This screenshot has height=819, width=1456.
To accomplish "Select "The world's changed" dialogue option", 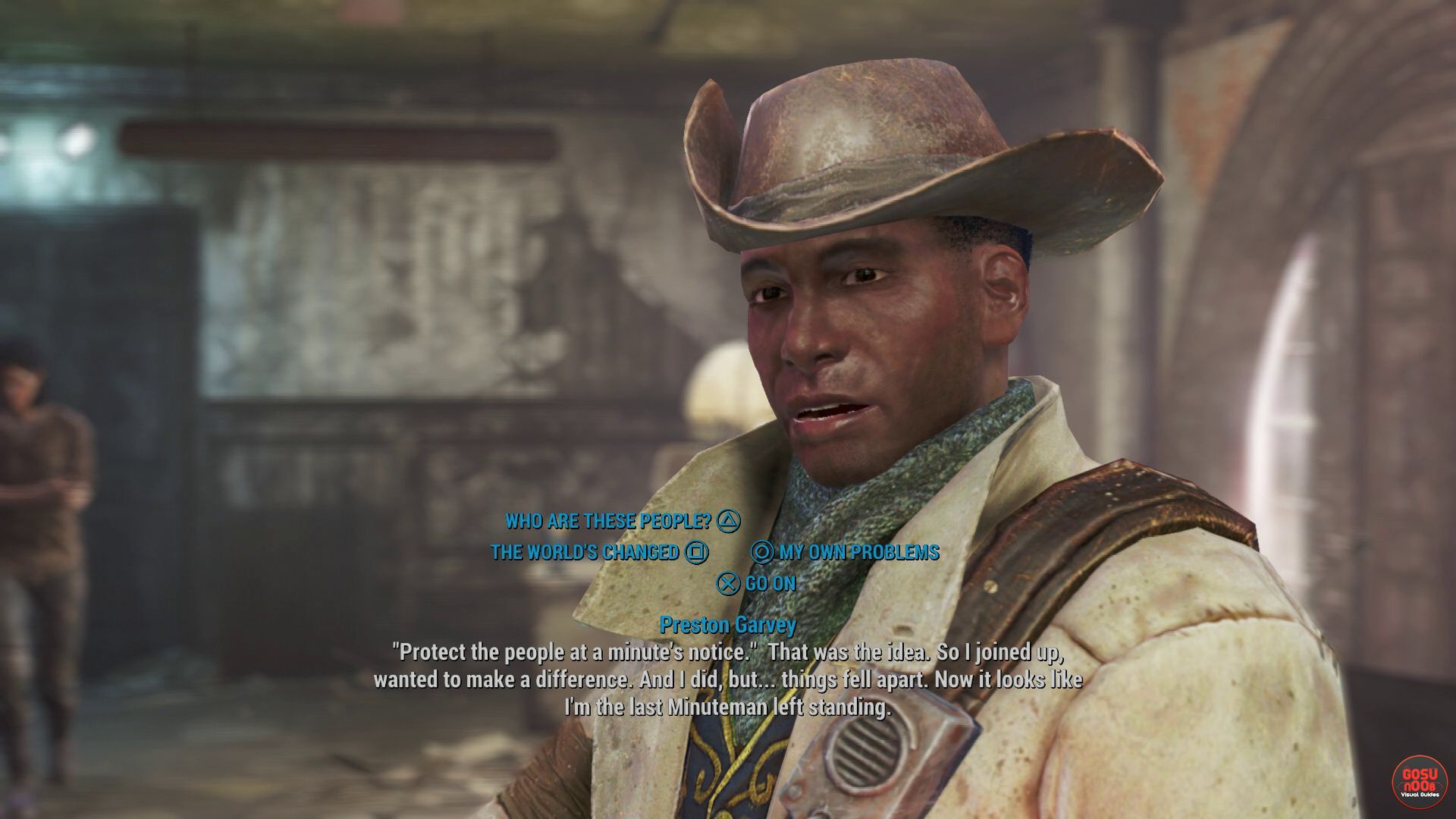I will tap(585, 552).
